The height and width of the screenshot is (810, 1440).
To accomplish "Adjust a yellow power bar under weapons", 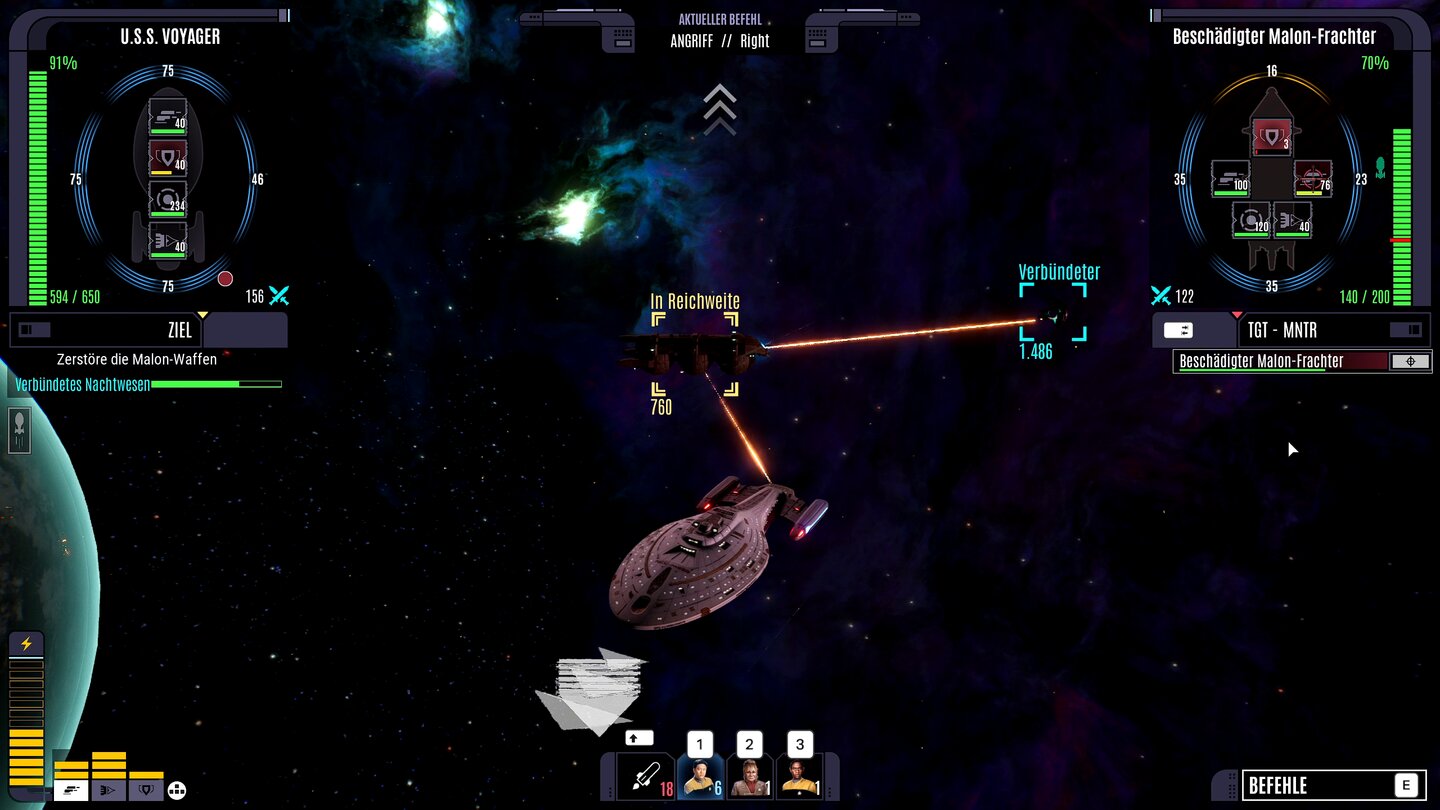I will [71, 765].
